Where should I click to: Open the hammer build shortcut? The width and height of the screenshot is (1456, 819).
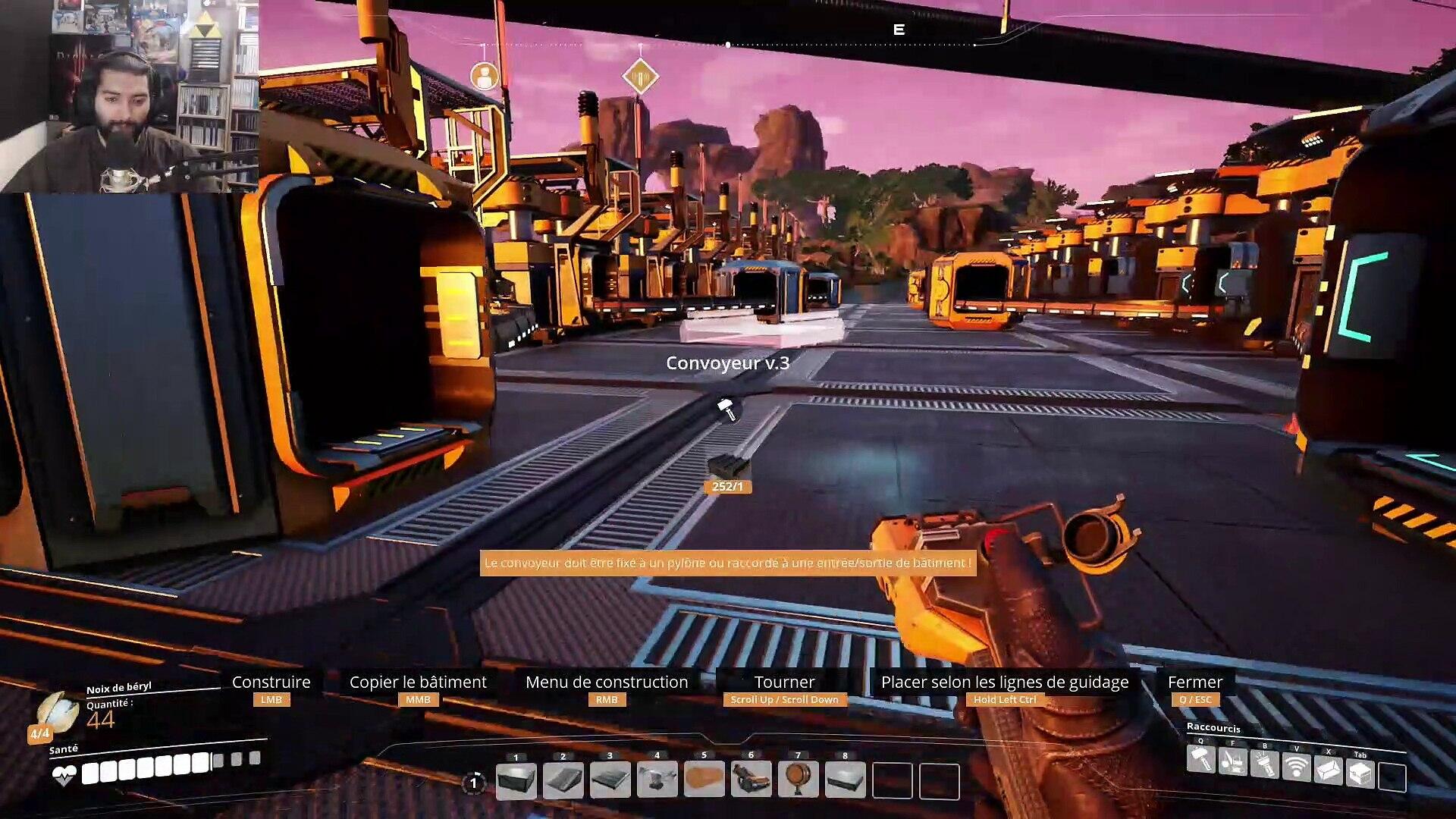[x=1201, y=759]
